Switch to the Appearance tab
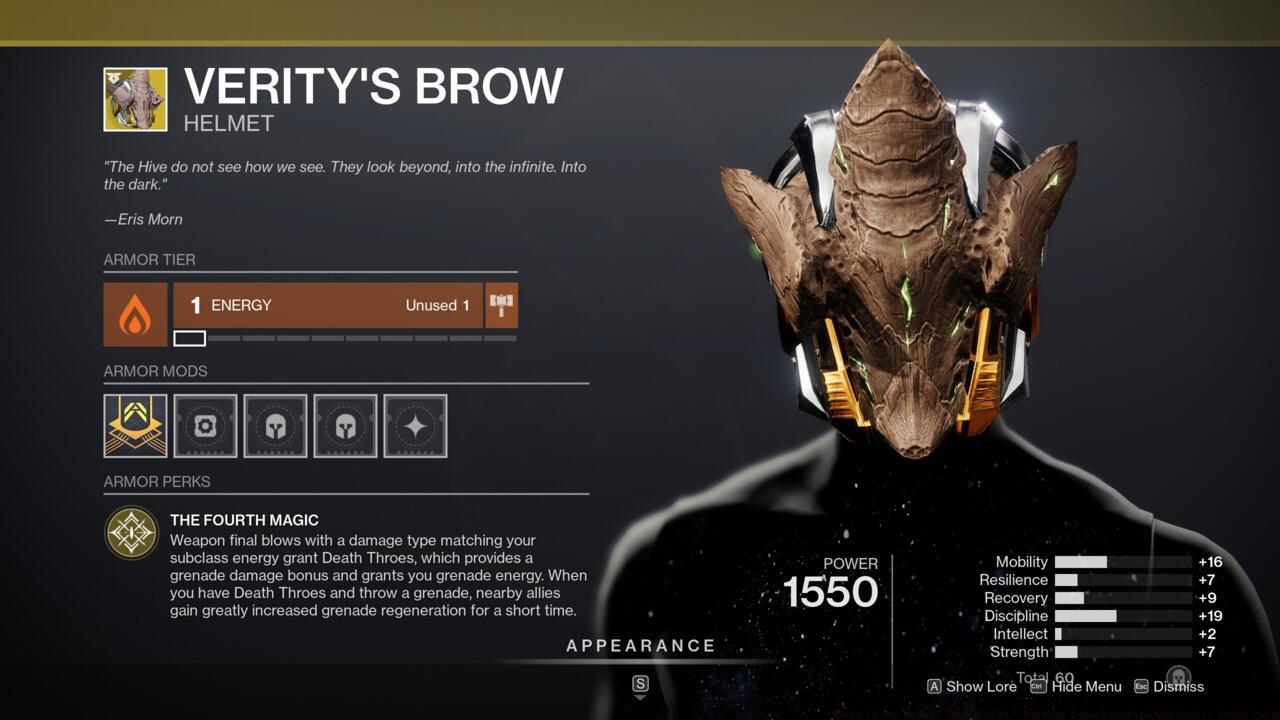Screen dimensions: 1280x720 640,645
